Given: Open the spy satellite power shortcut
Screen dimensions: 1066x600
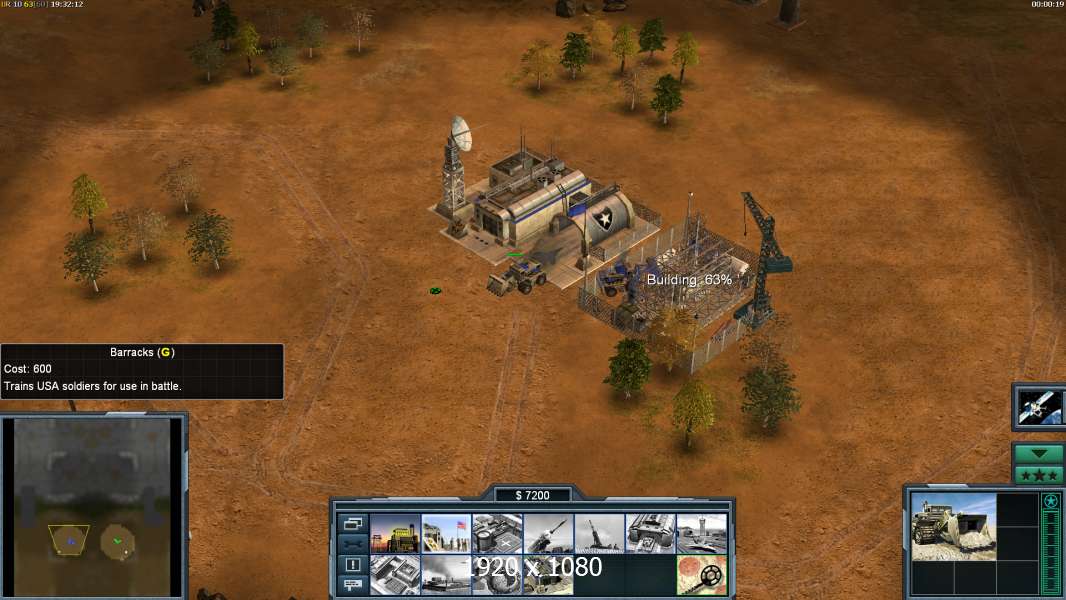Looking at the screenshot, I should [x=1039, y=405].
